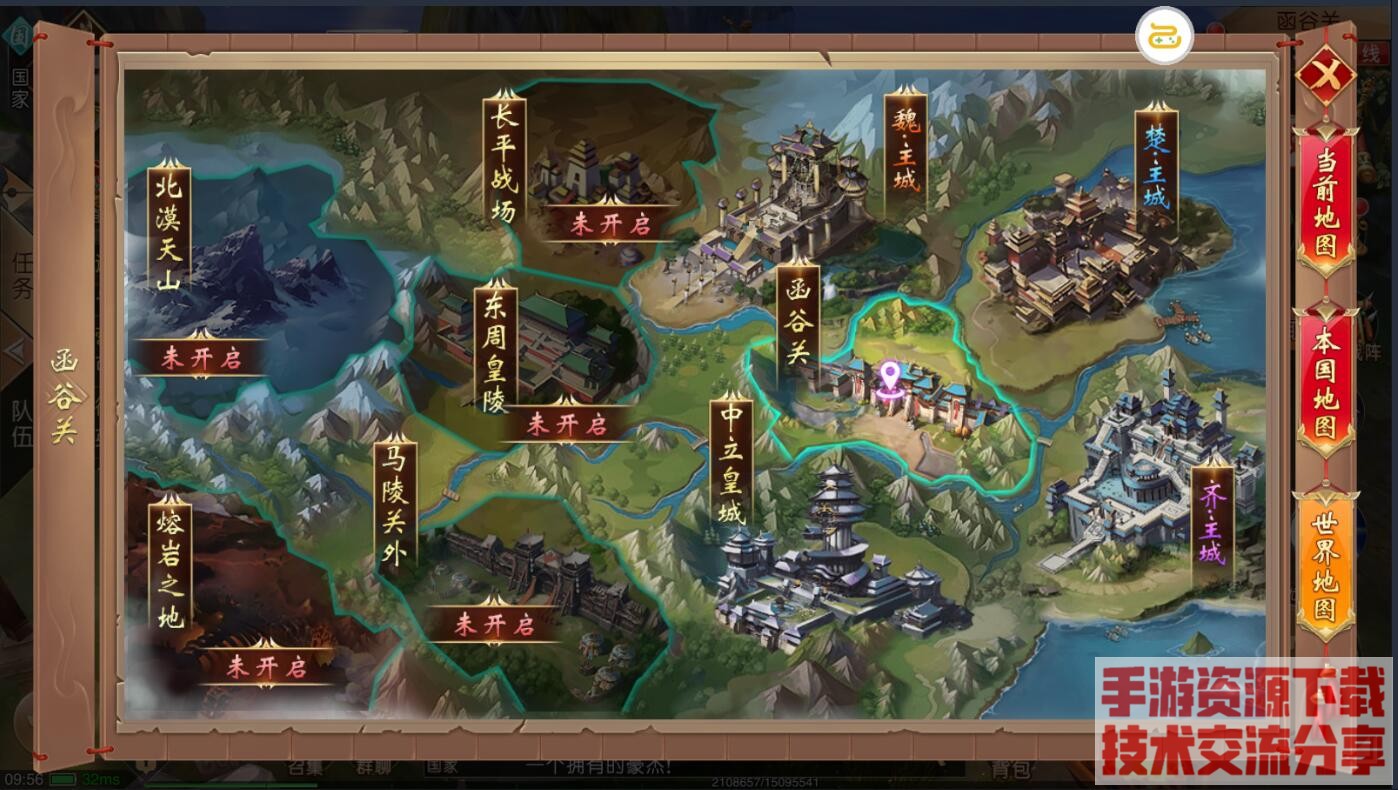Open the 本国地图 tab
Image resolution: width=1398 pixels, height=790 pixels.
(1325, 385)
